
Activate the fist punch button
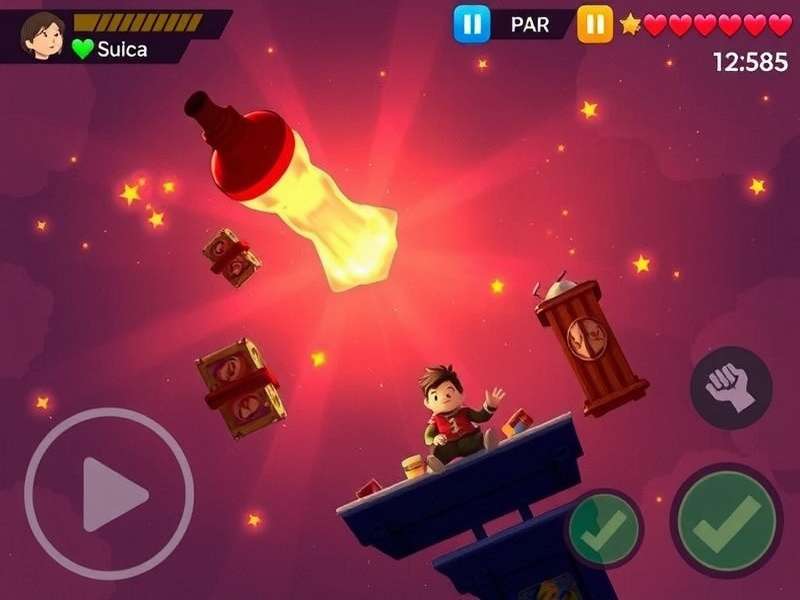[731, 388]
